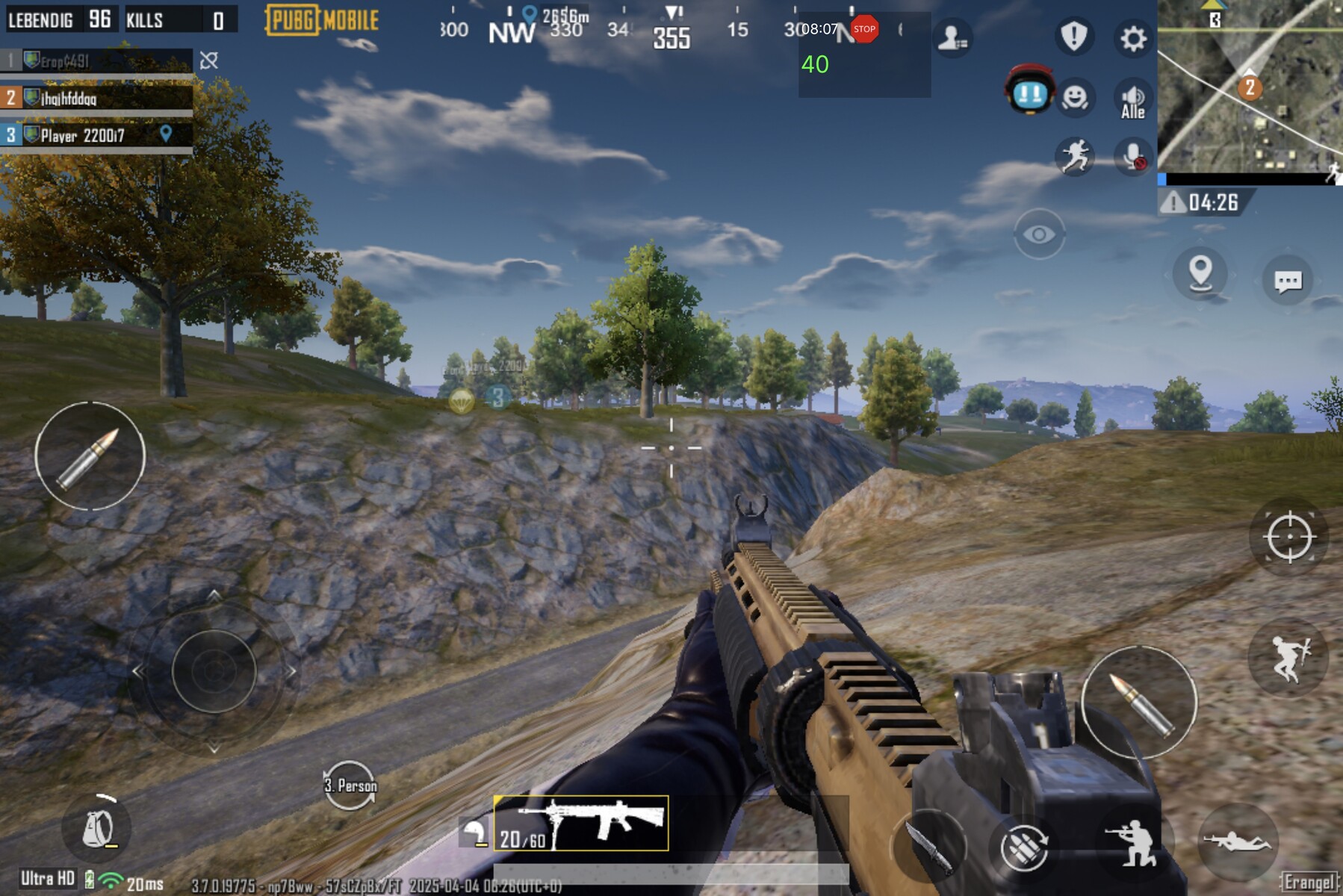This screenshot has width=1343, height=896.
Task: Go prone using the lying soldier button
Action: 1235,841
